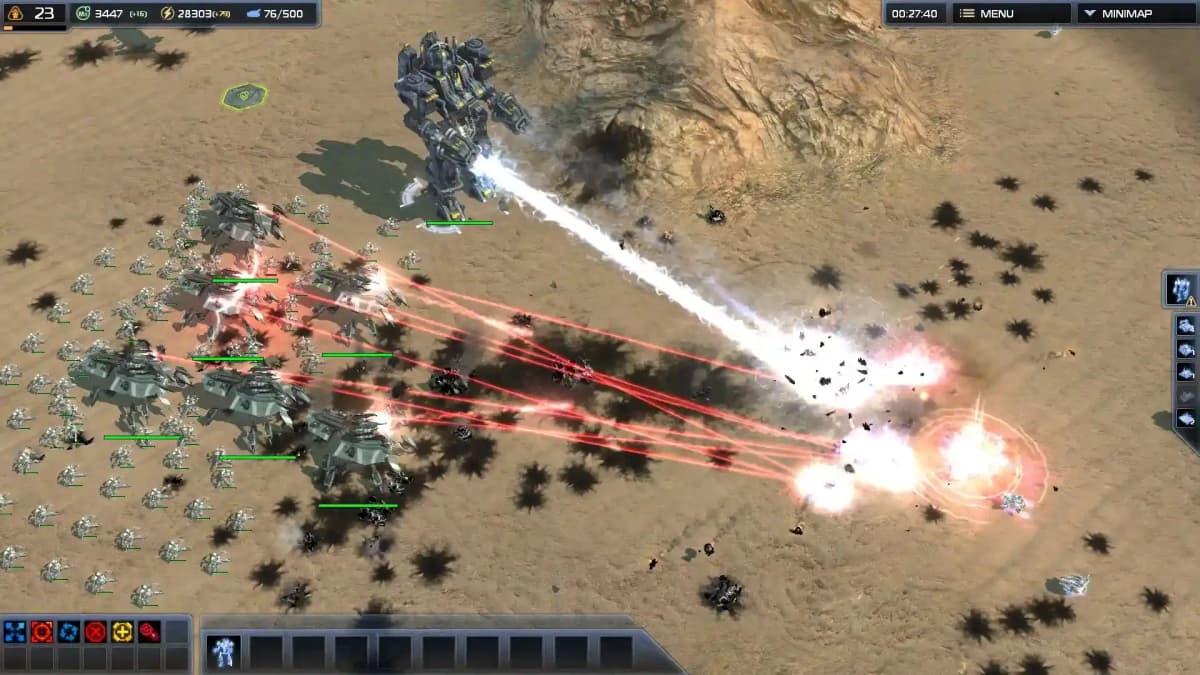Select the selected hexagon marker on the ground
Screen dimensions: 1200x675
[244, 96]
